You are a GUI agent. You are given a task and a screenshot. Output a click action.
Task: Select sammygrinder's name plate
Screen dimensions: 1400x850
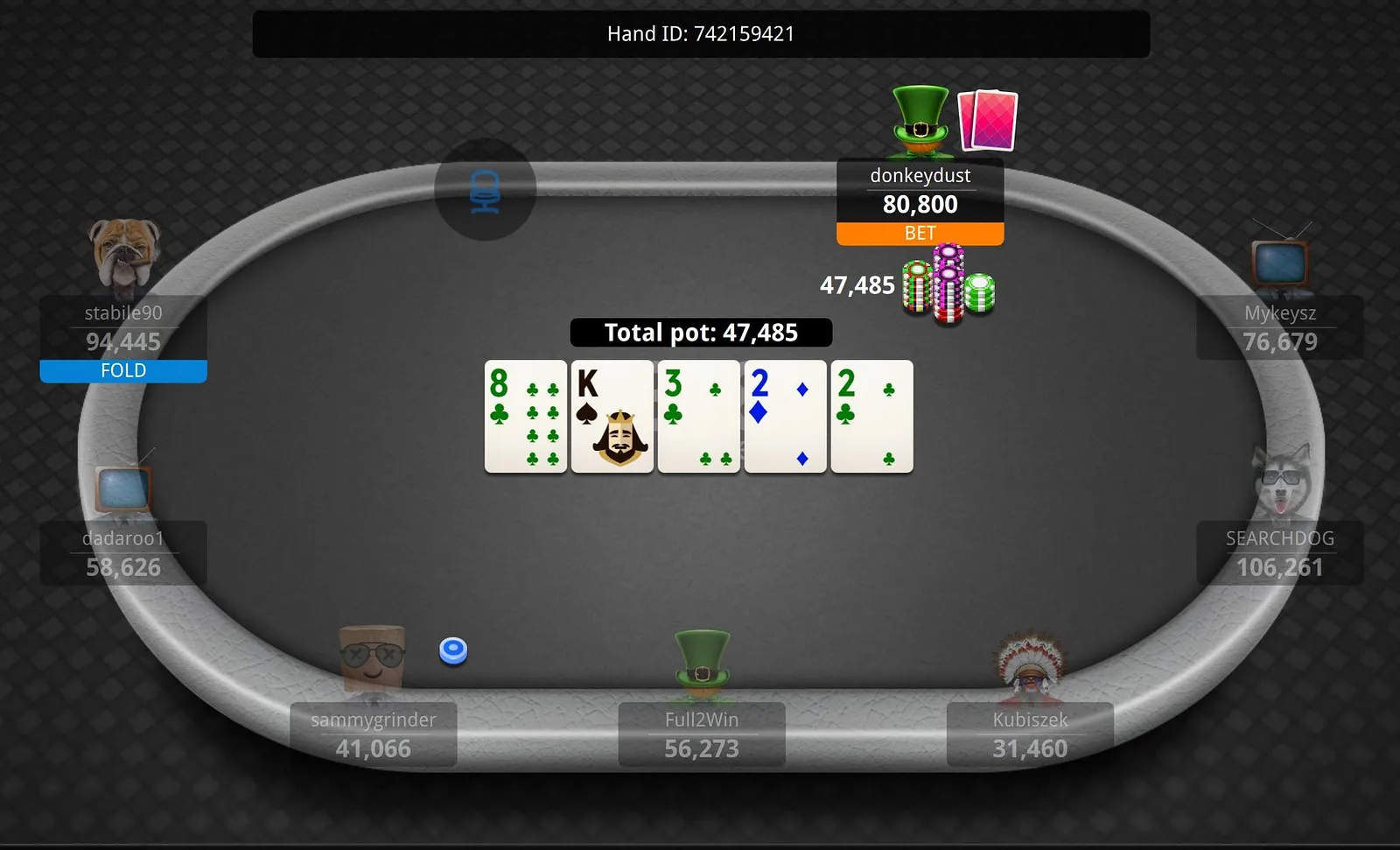coord(373,734)
